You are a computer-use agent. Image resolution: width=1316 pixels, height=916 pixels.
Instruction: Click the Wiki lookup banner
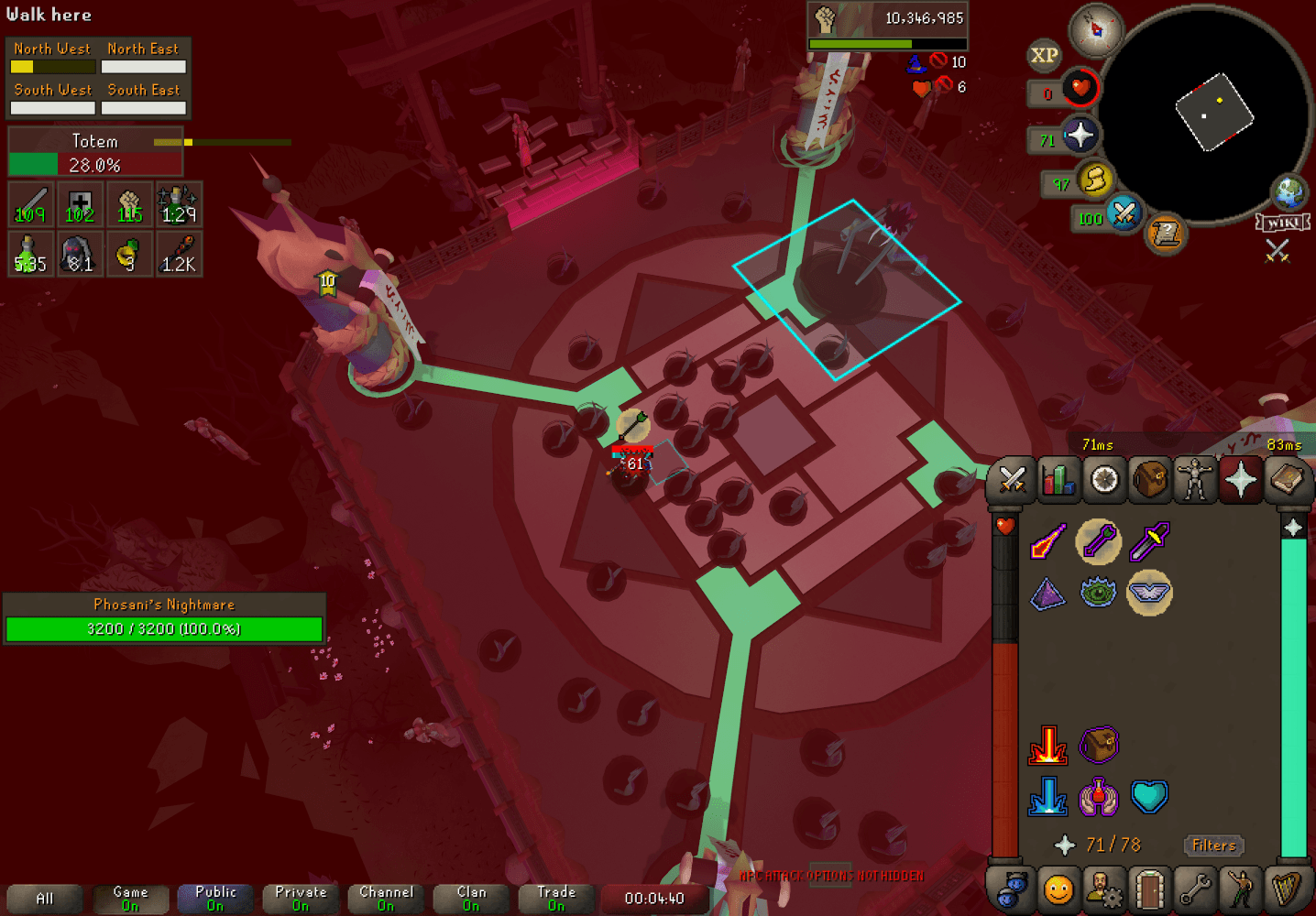tap(1285, 221)
